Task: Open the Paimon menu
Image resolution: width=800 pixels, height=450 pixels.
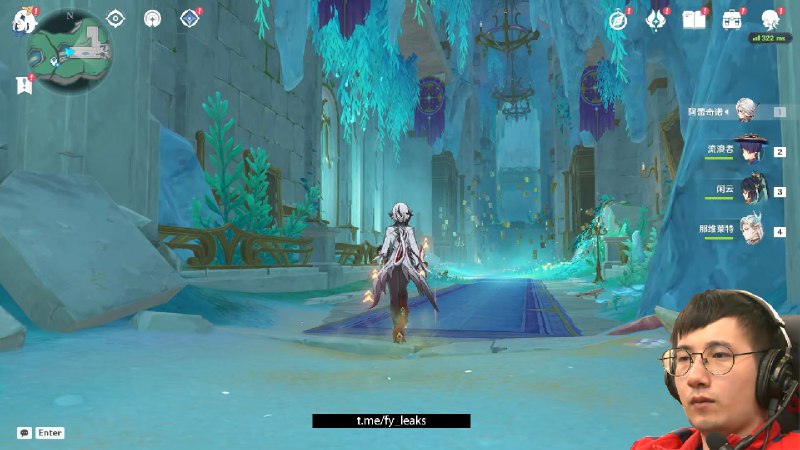Action: click(23, 21)
